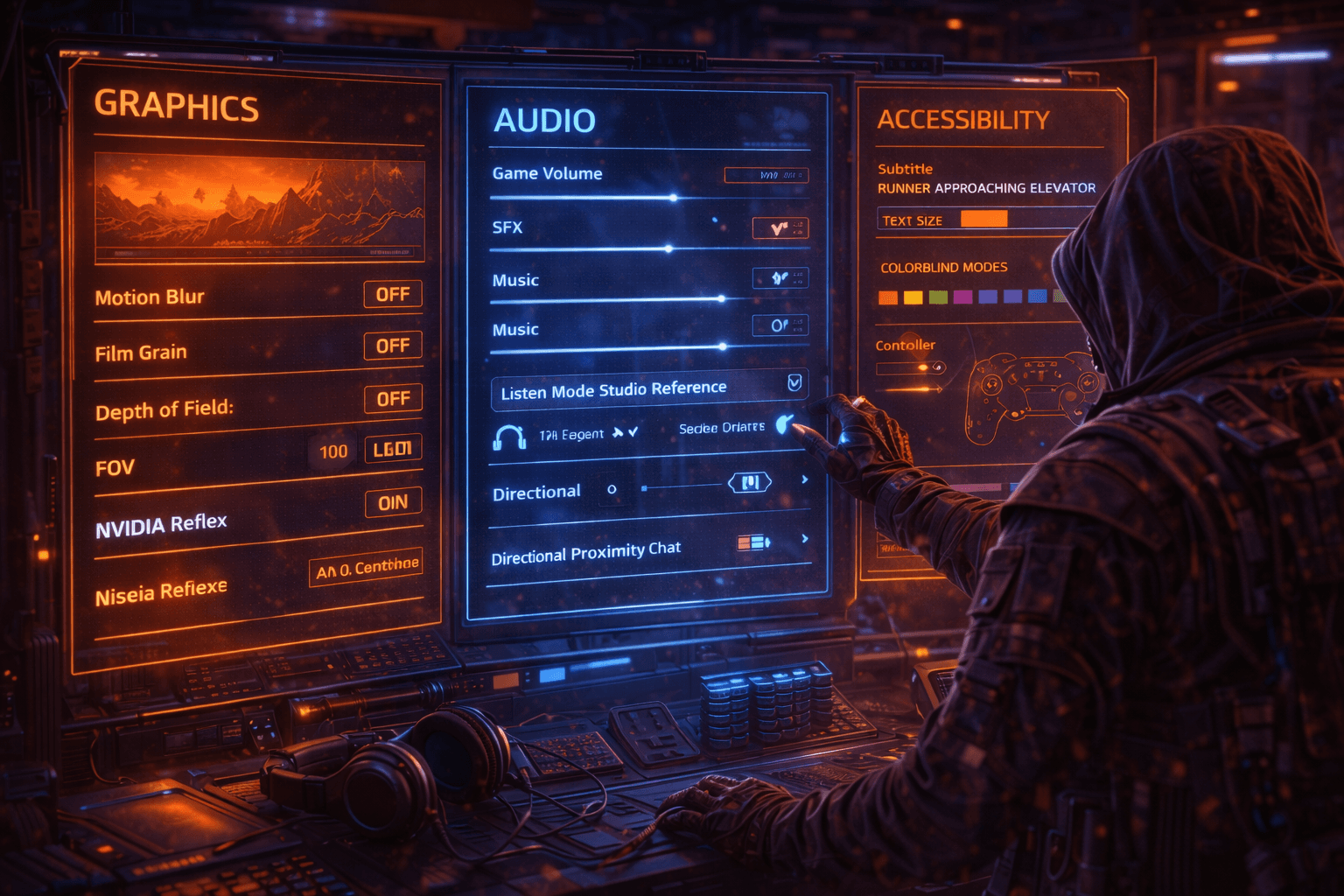Set the subtitle Text Size bar
Image resolution: width=1344 pixels, height=896 pixels.
tap(984, 219)
